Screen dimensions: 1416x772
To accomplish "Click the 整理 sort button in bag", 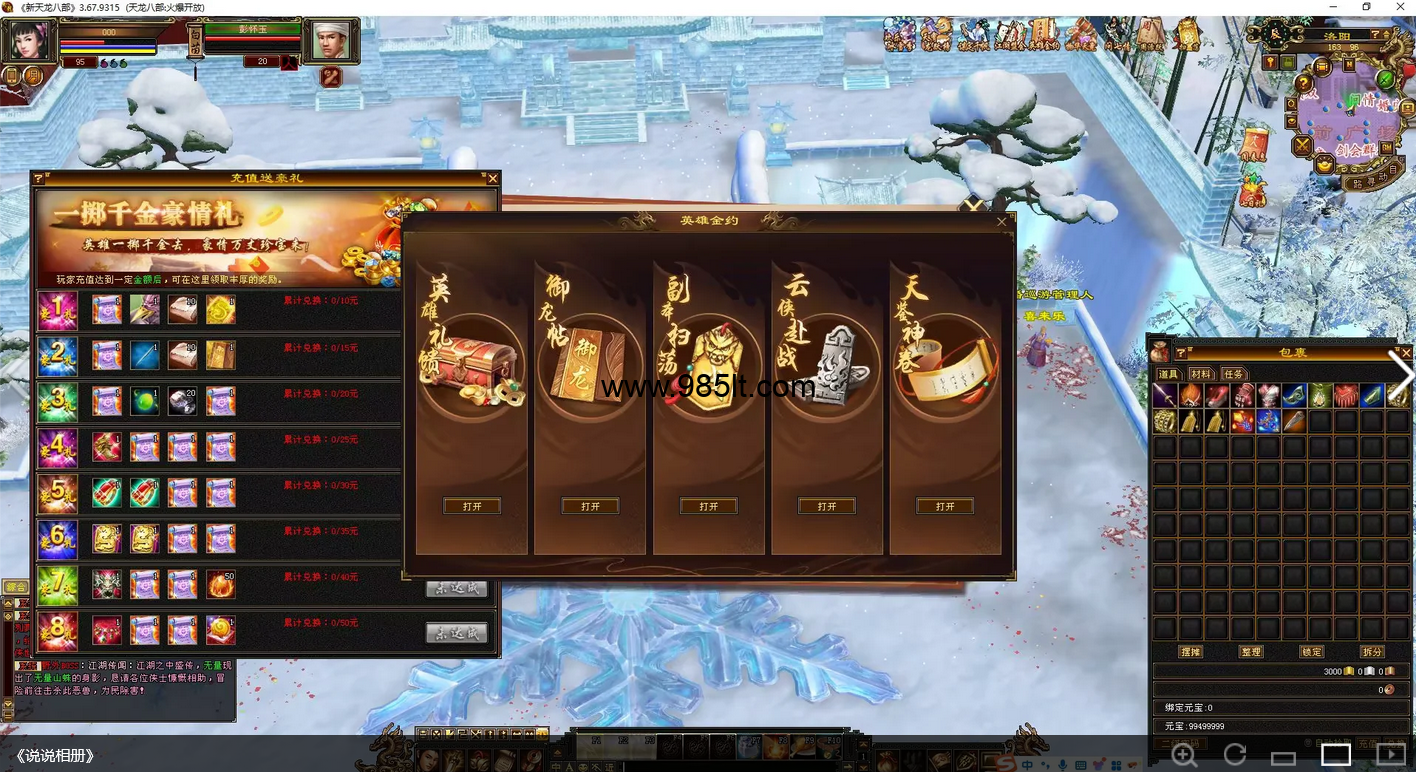I will click(1251, 652).
